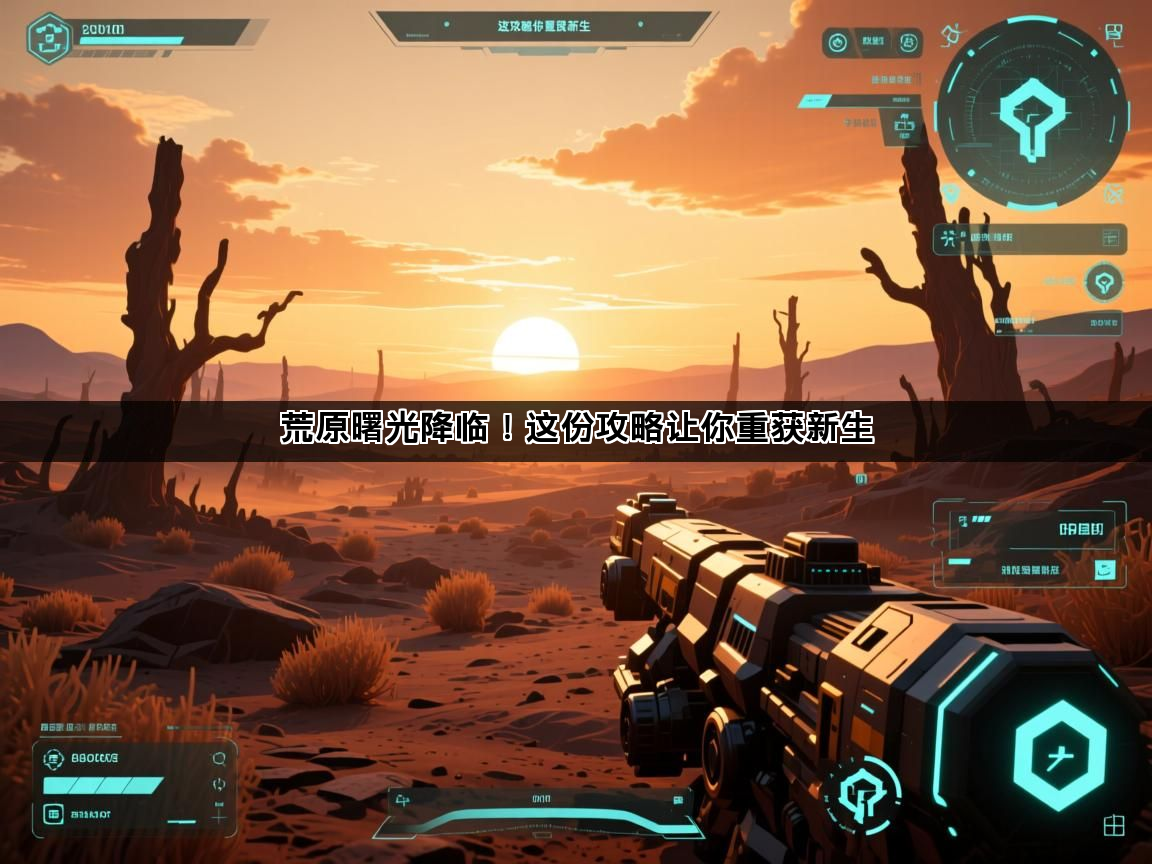This screenshot has width=1152, height=864.
Task: Click the hexagon profile badge
Action: pos(48,38)
